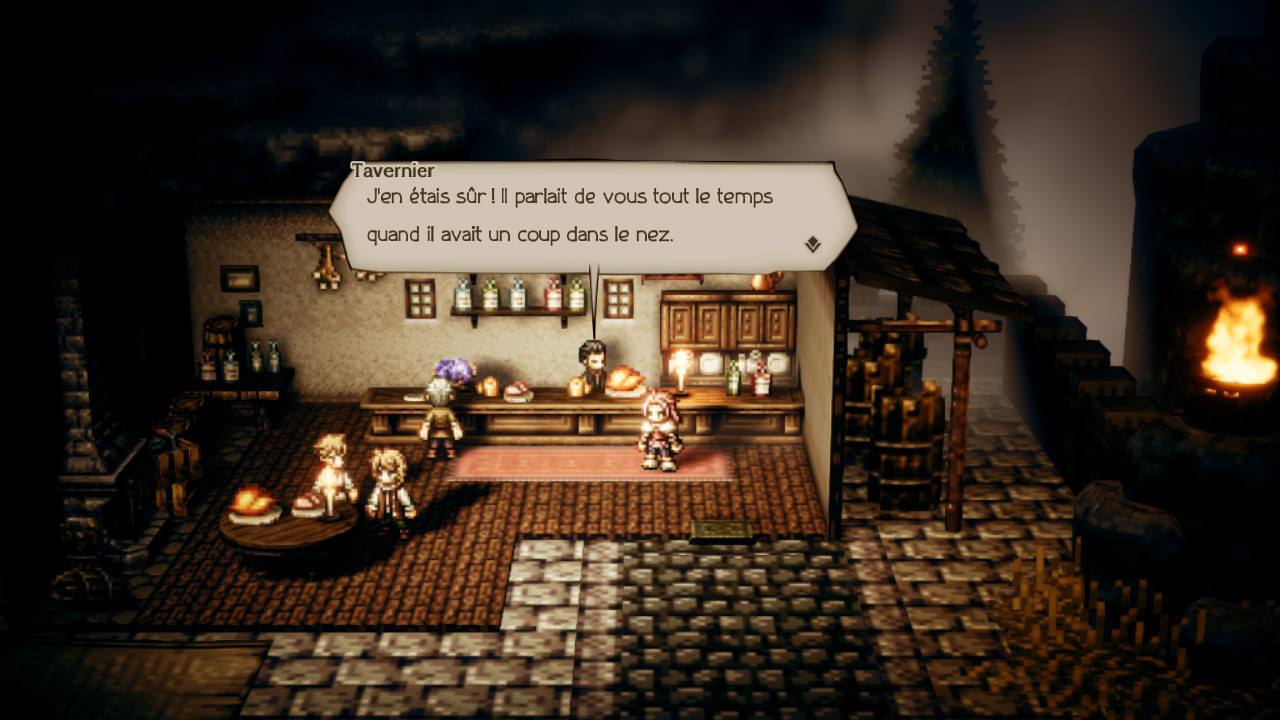This screenshot has width=1280, height=720.
Task: Advance dialogue with the diamond arrow indicator
Action: click(x=812, y=244)
